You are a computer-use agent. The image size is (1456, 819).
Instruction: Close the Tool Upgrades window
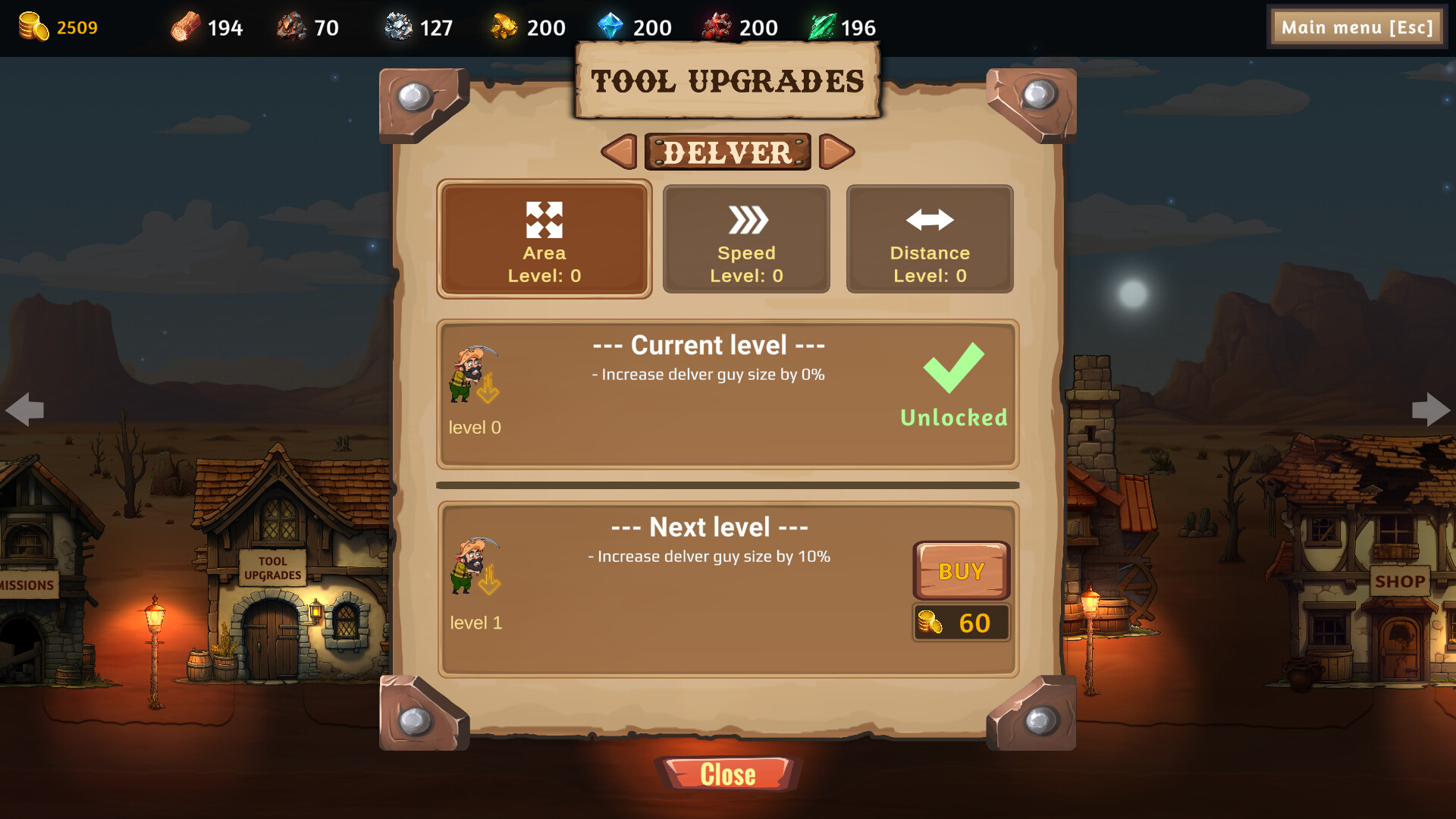727,774
